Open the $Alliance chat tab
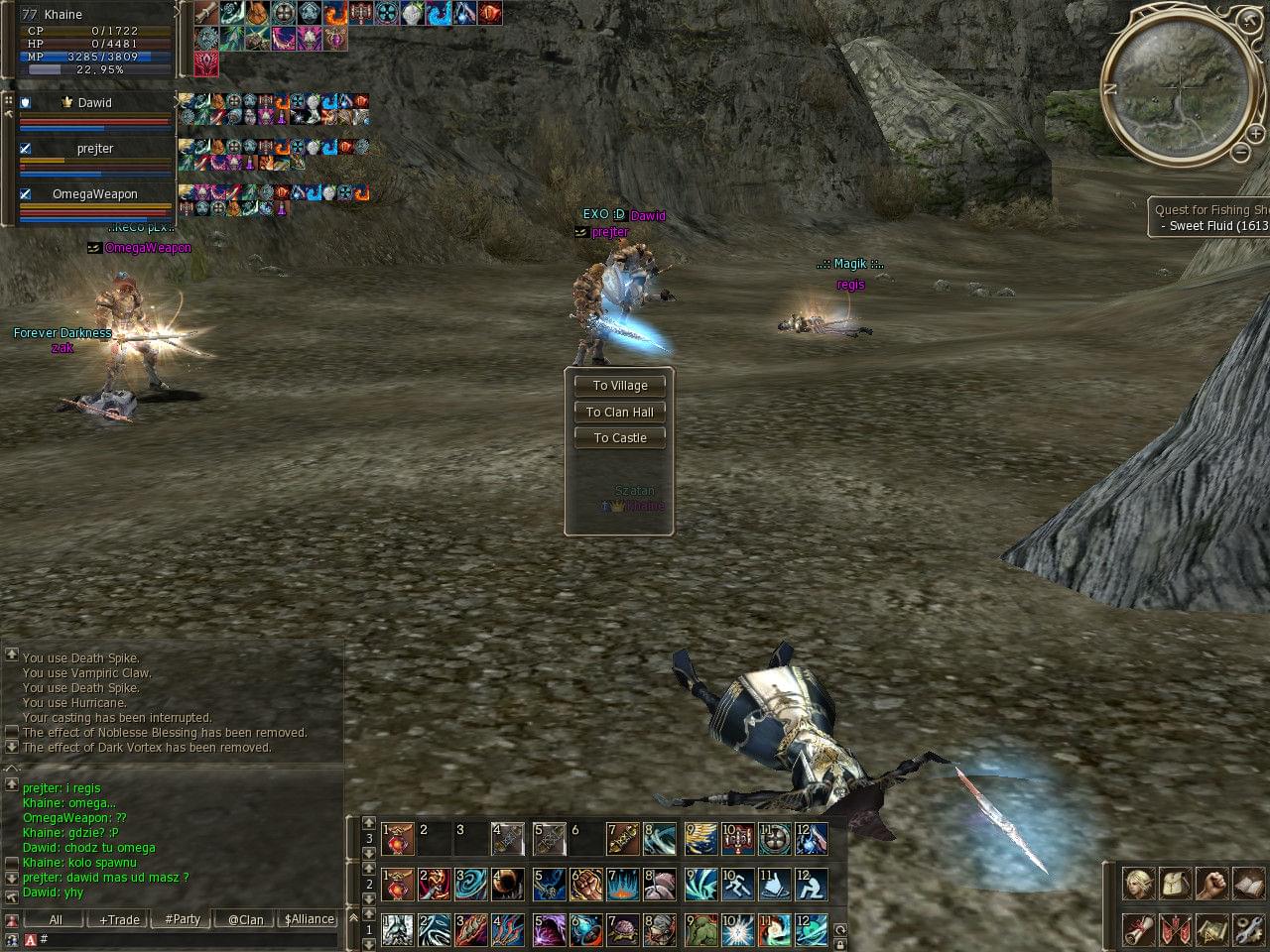The height and width of the screenshot is (952, 1270). (x=309, y=920)
